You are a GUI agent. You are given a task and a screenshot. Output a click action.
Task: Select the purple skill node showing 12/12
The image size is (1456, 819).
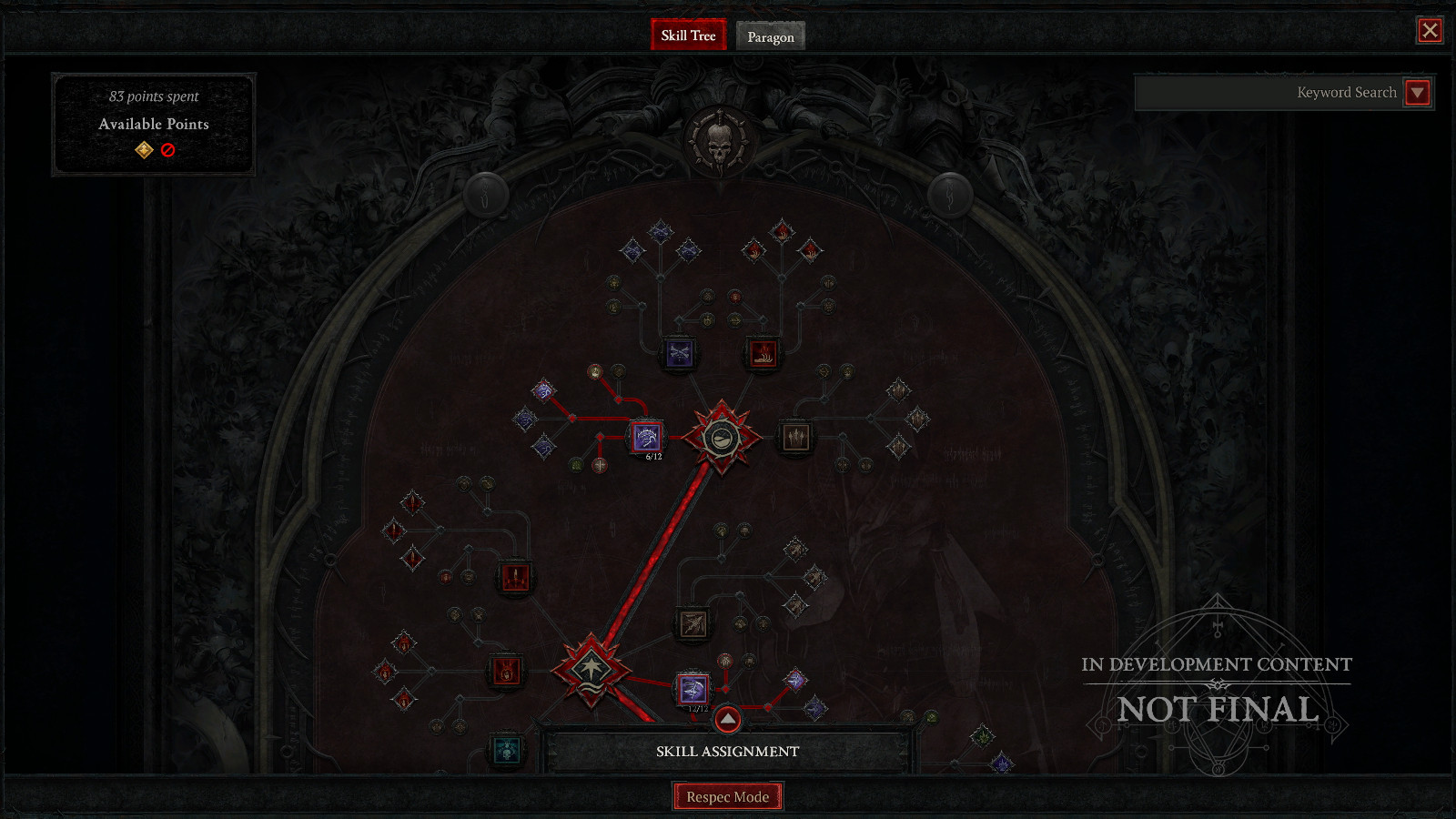click(x=693, y=688)
